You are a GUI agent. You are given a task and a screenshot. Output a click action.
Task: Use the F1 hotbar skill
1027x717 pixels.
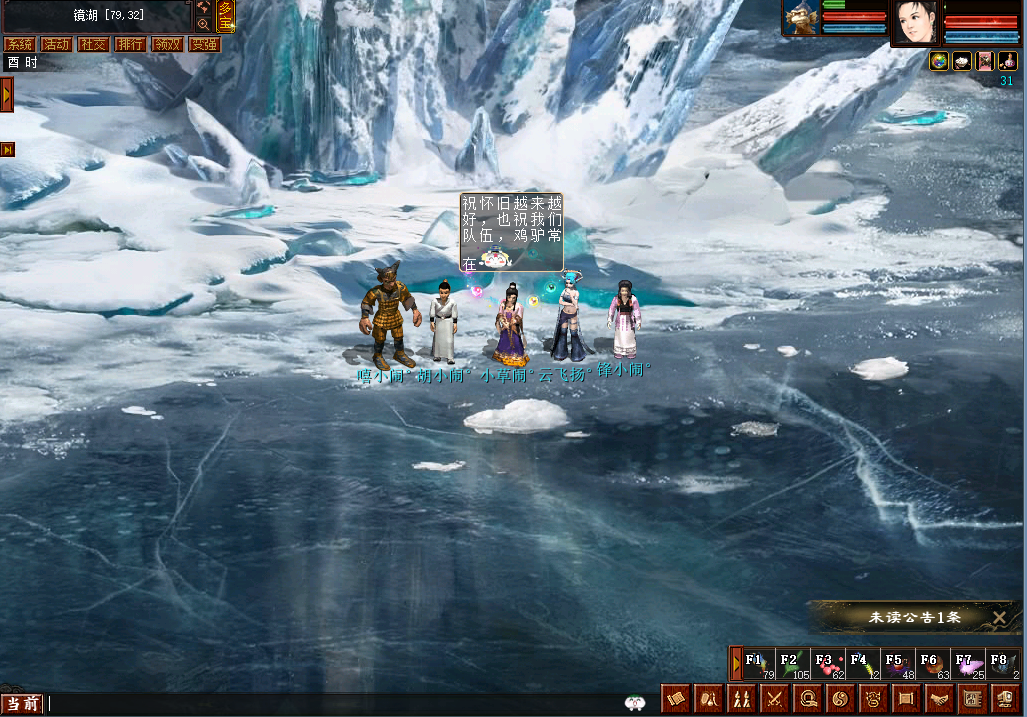coord(759,665)
